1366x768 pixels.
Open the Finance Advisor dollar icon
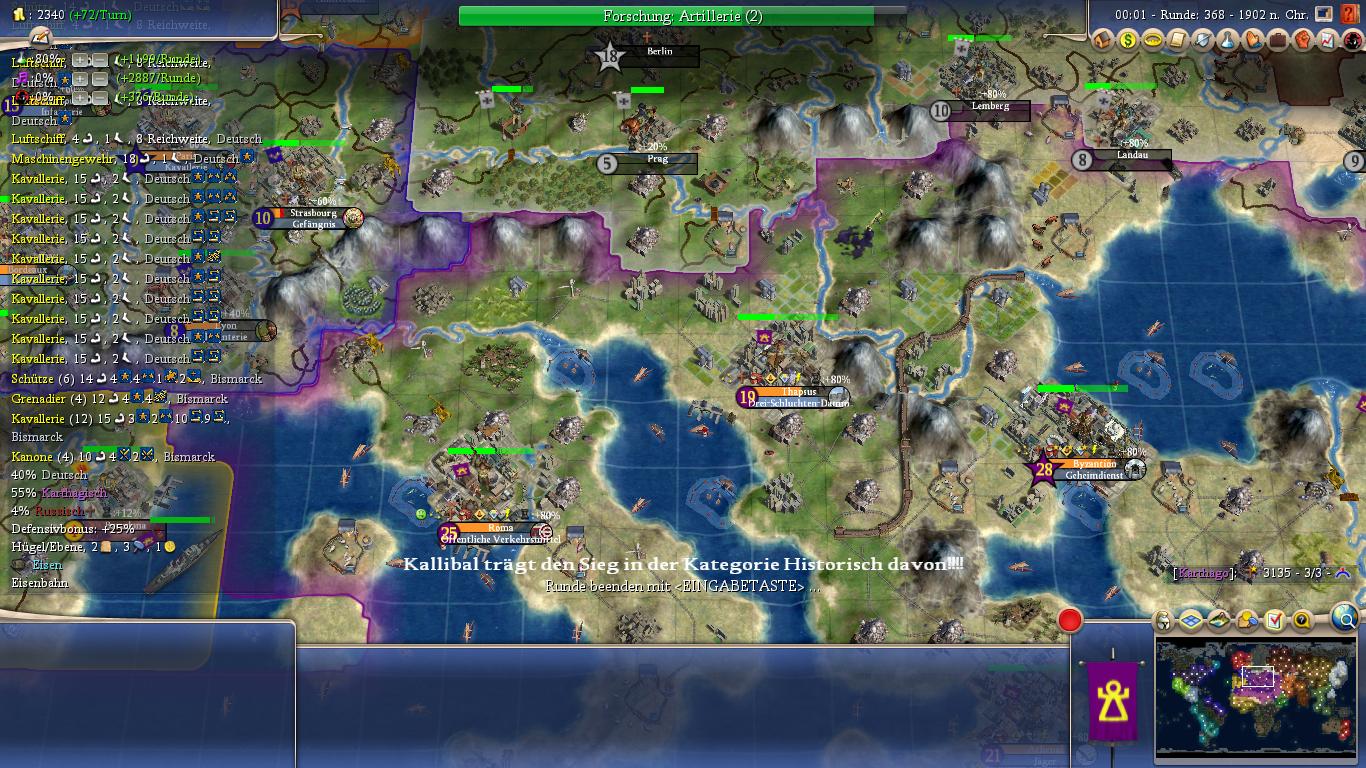pyautogui.click(x=1128, y=41)
